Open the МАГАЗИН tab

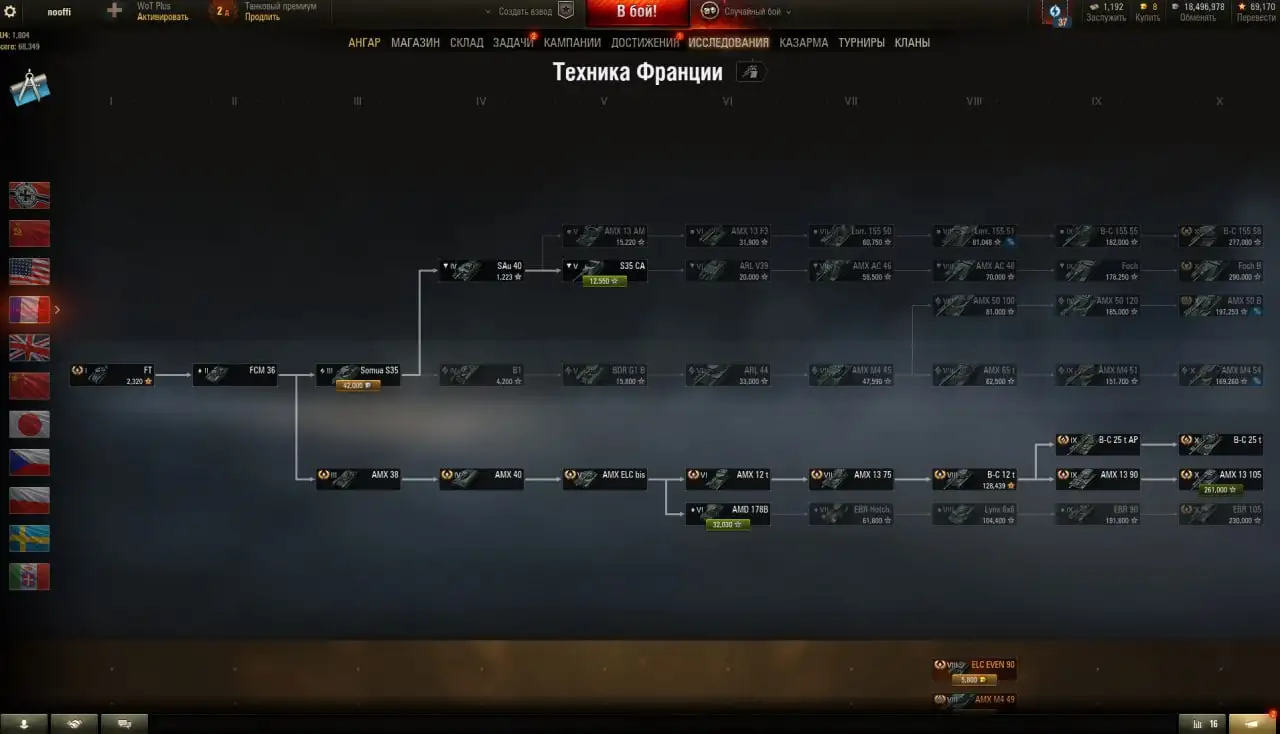coord(414,42)
